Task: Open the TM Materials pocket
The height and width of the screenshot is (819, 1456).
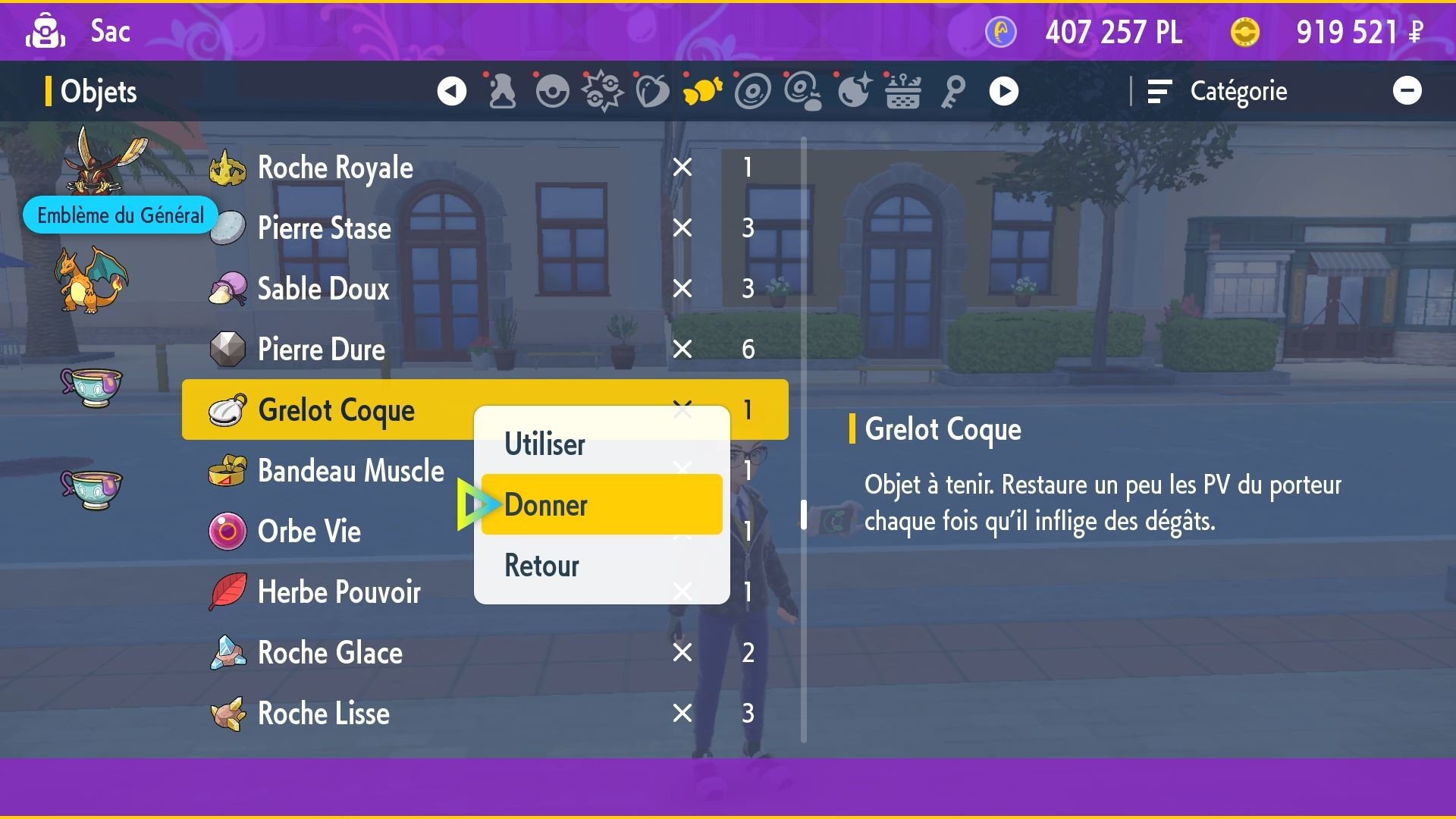Action: [x=802, y=91]
